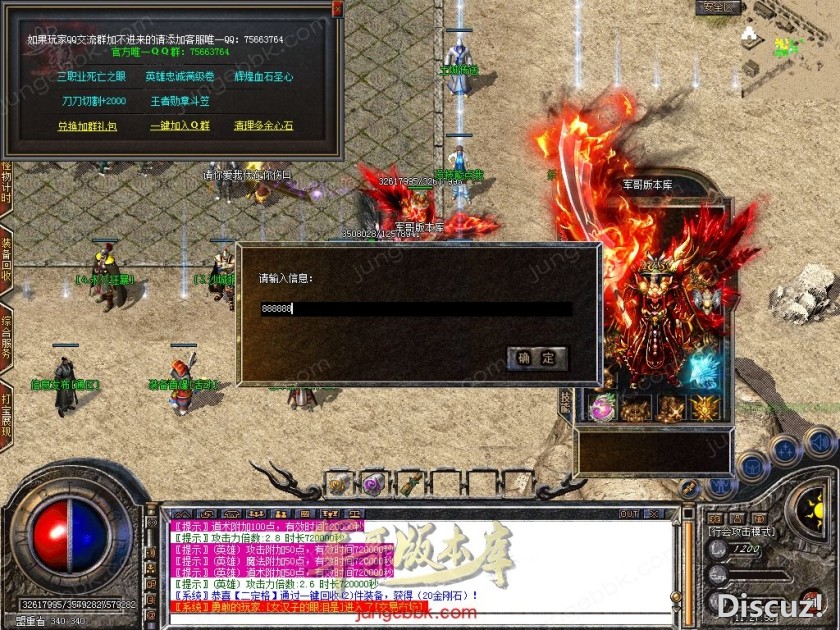Screen dimensions: 840x630
Task: Choose the 英雄忠诚满级卷 option
Action: point(180,76)
